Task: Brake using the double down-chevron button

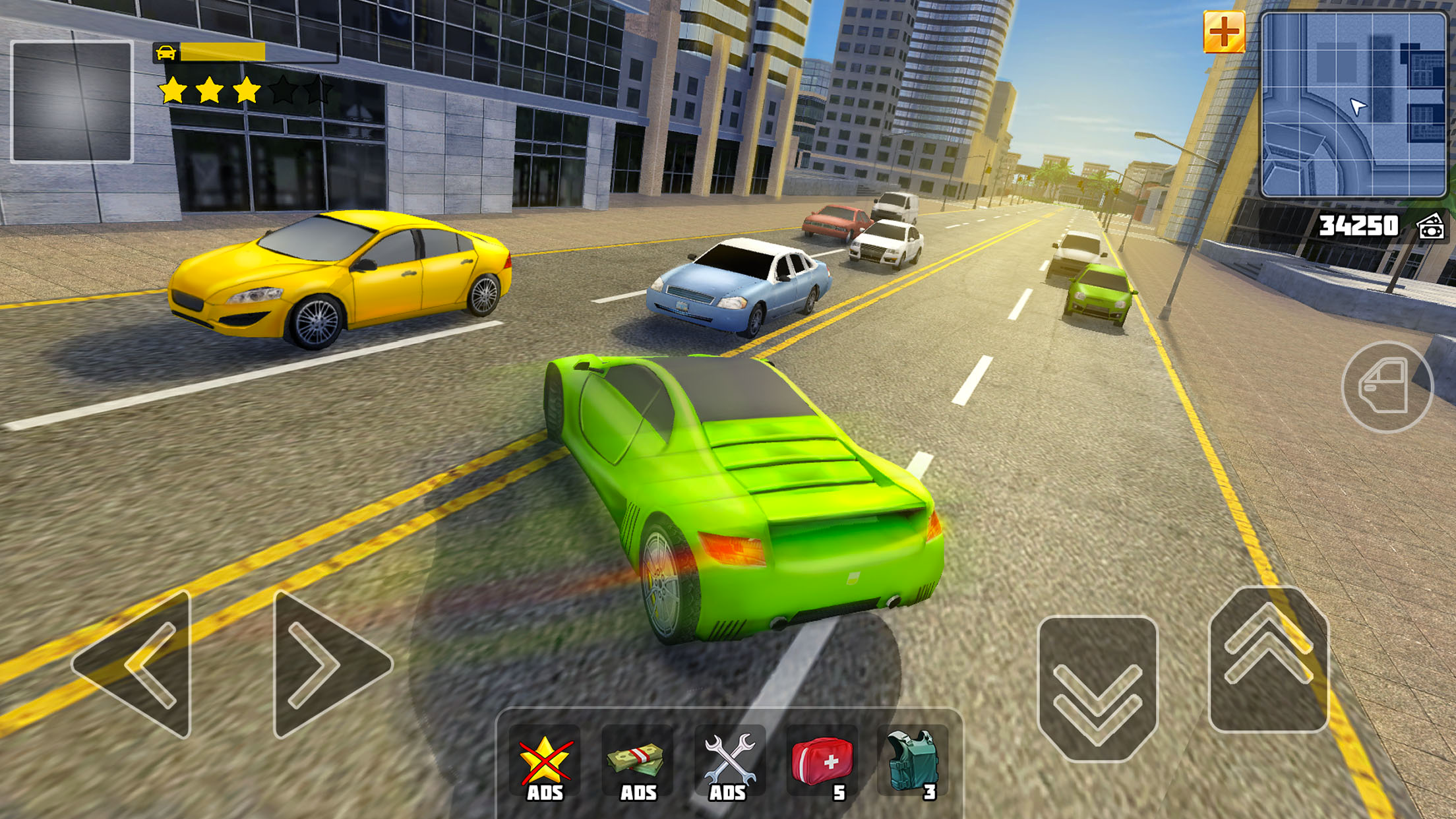Action: point(1097,688)
